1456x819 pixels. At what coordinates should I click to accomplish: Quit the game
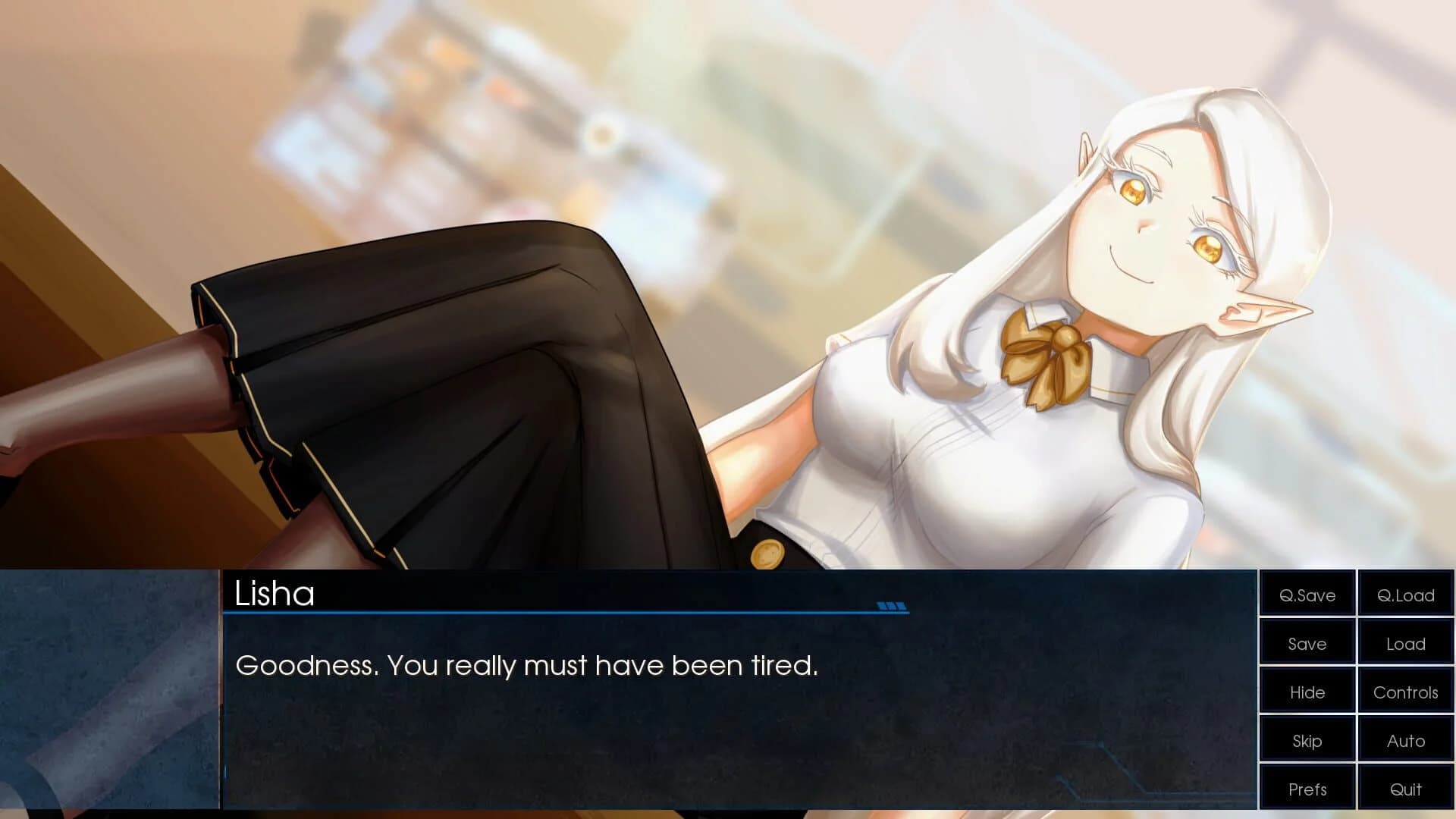(x=1405, y=789)
